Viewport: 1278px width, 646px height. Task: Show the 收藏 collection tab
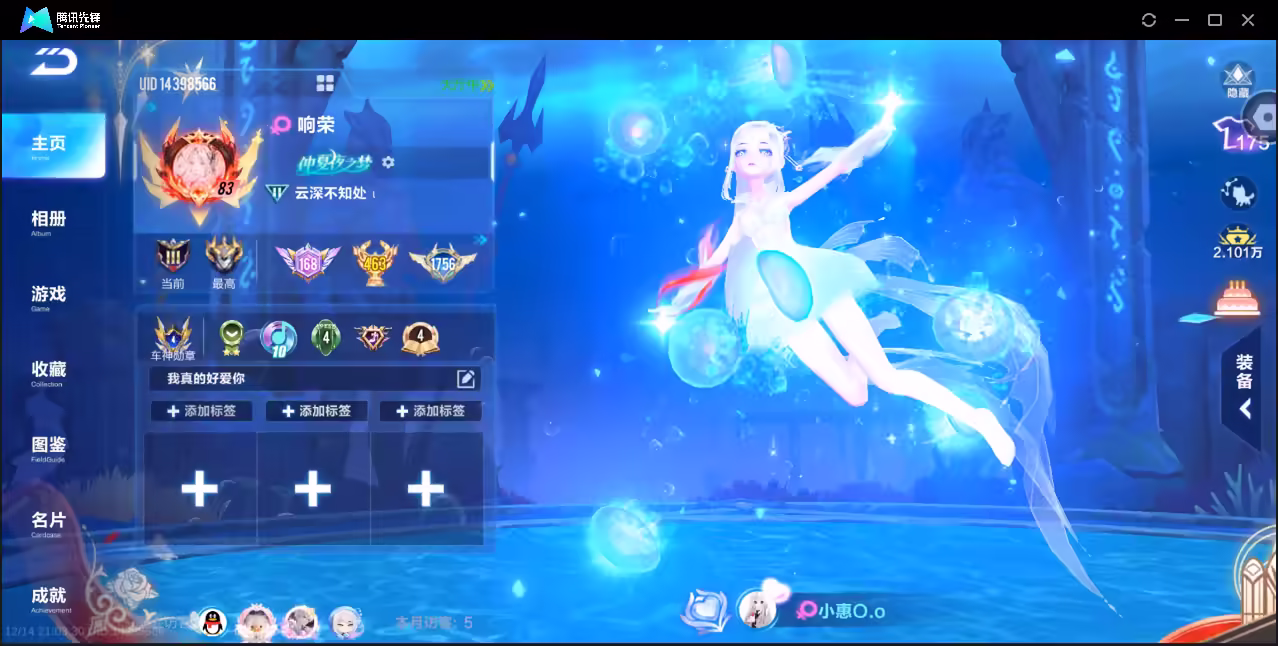click(48, 372)
